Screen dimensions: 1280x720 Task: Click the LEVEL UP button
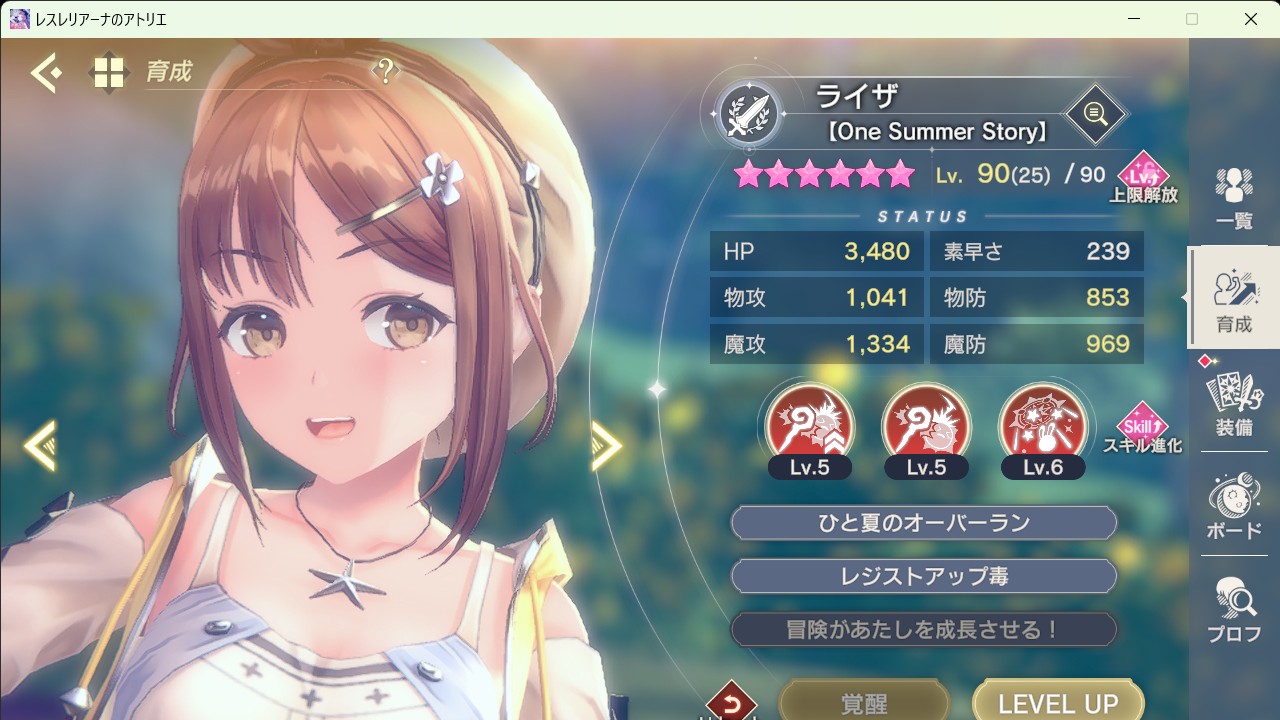click(1058, 702)
